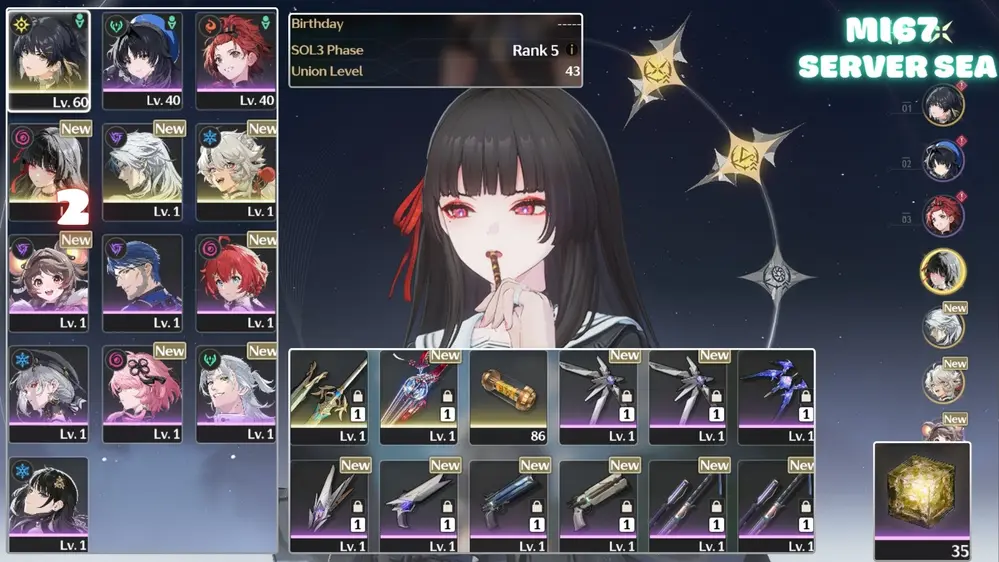999x562 pixels.
Task: Choose the team slot 02 round portrait
Action: tap(942, 161)
